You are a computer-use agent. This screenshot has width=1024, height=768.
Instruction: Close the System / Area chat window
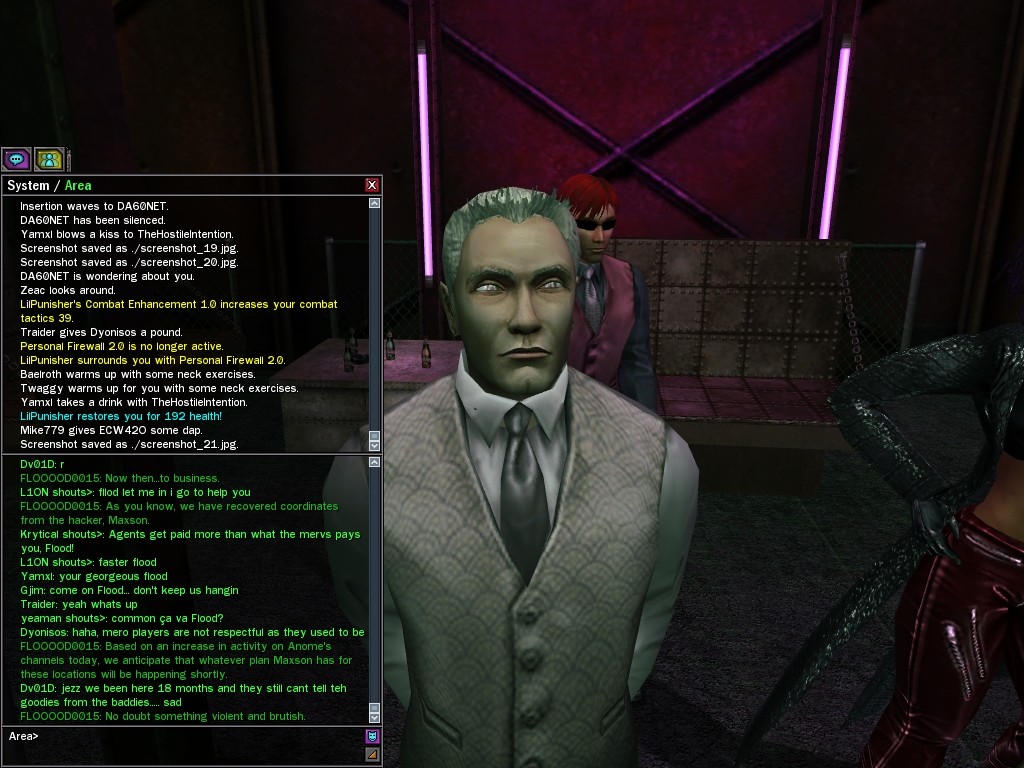coord(372,185)
